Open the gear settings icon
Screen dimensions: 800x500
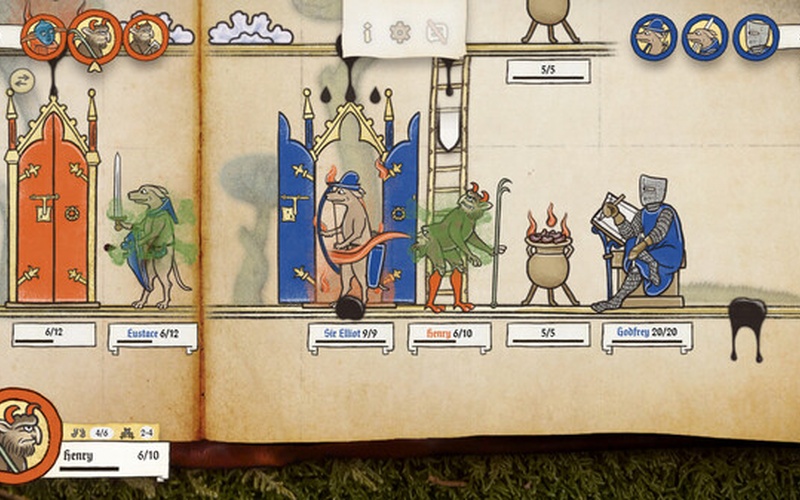tap(400, 32)
